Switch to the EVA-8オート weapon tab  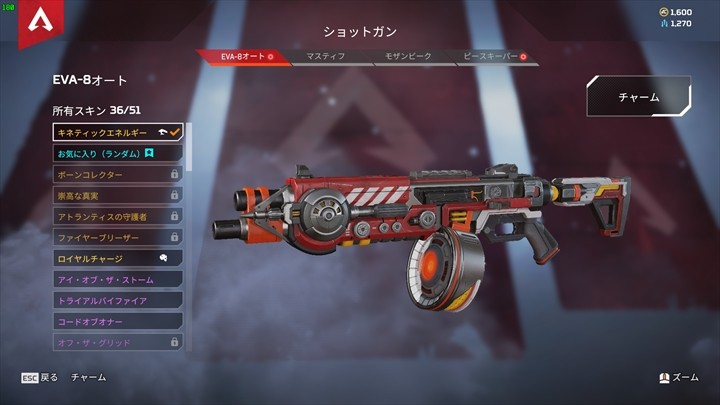(245, 57)
